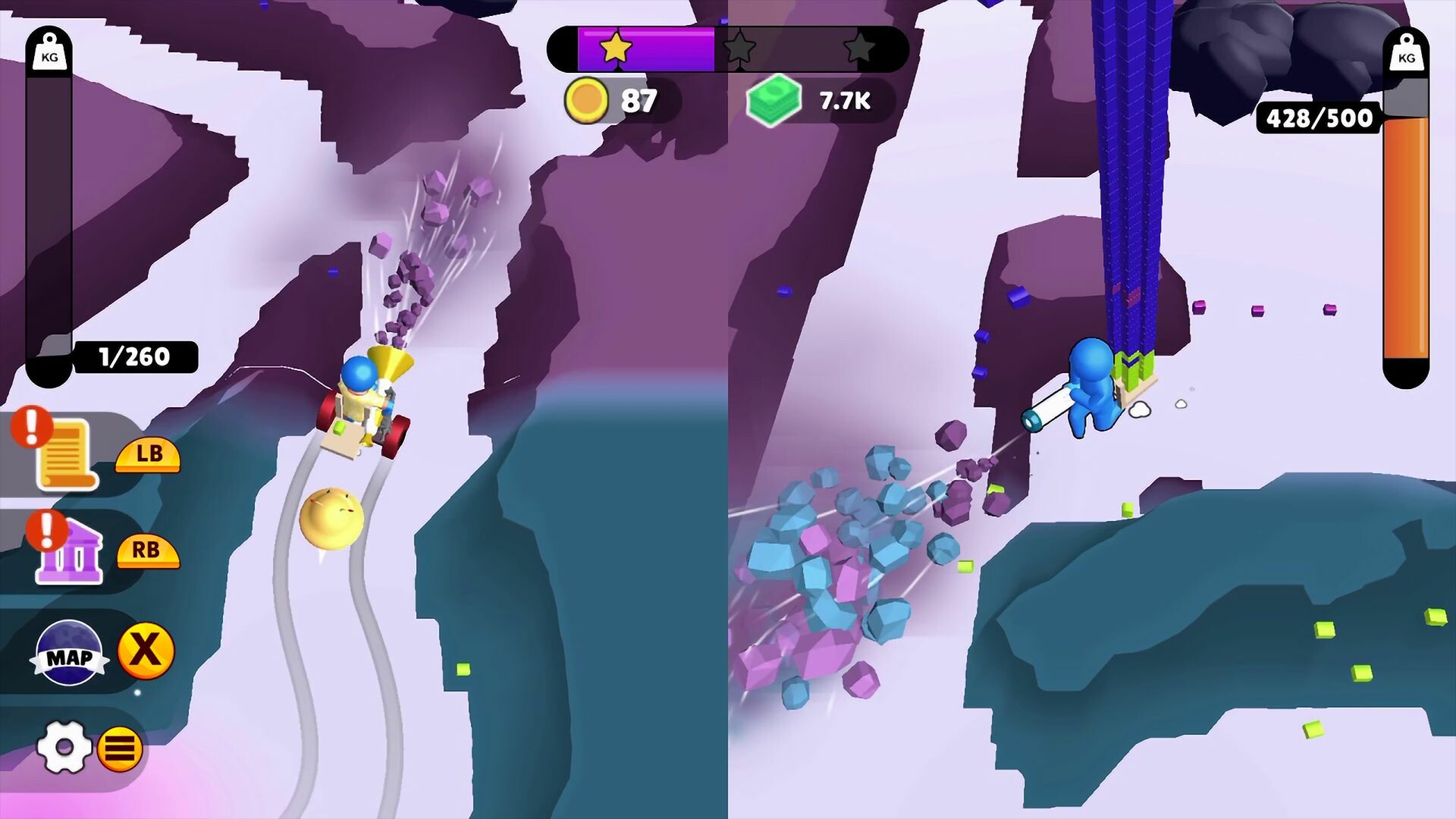This screenshot has height=819, width=1456.
Task: Click the purple star progress bar
Action: [648, 49]
